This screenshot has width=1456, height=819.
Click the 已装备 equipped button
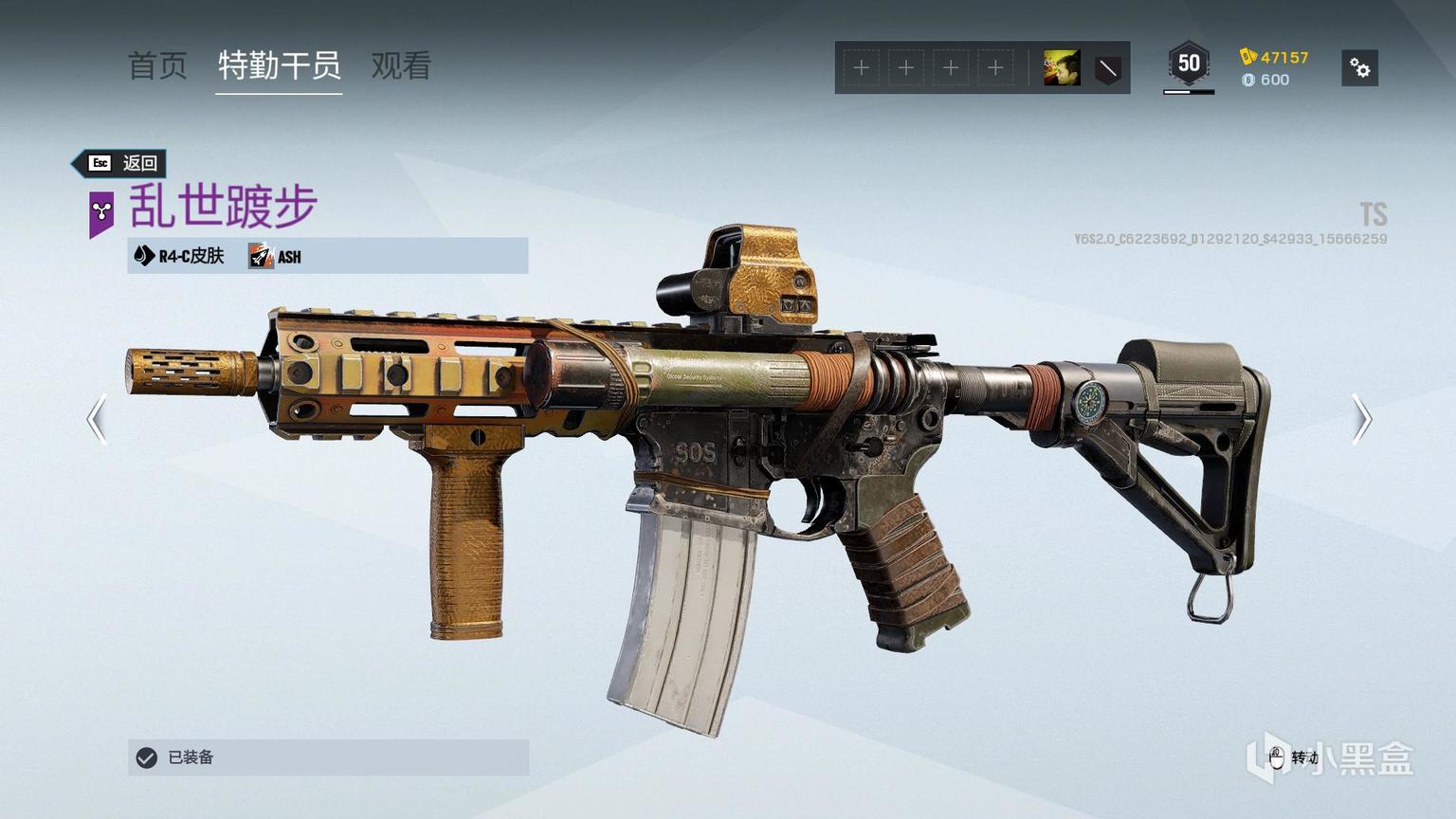[x=328, y=757]
